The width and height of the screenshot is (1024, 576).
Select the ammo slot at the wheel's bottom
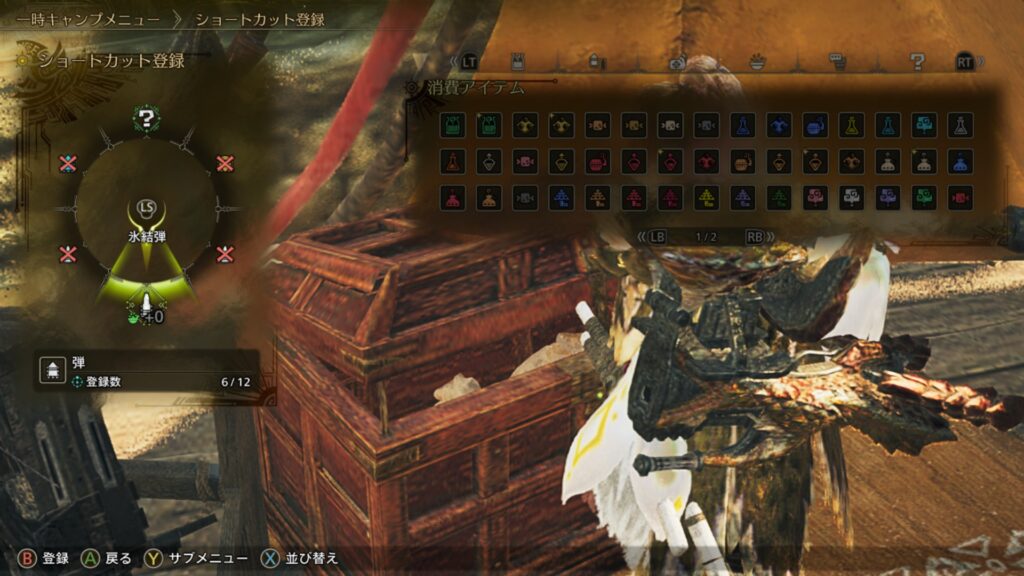(x=146, y=302)
